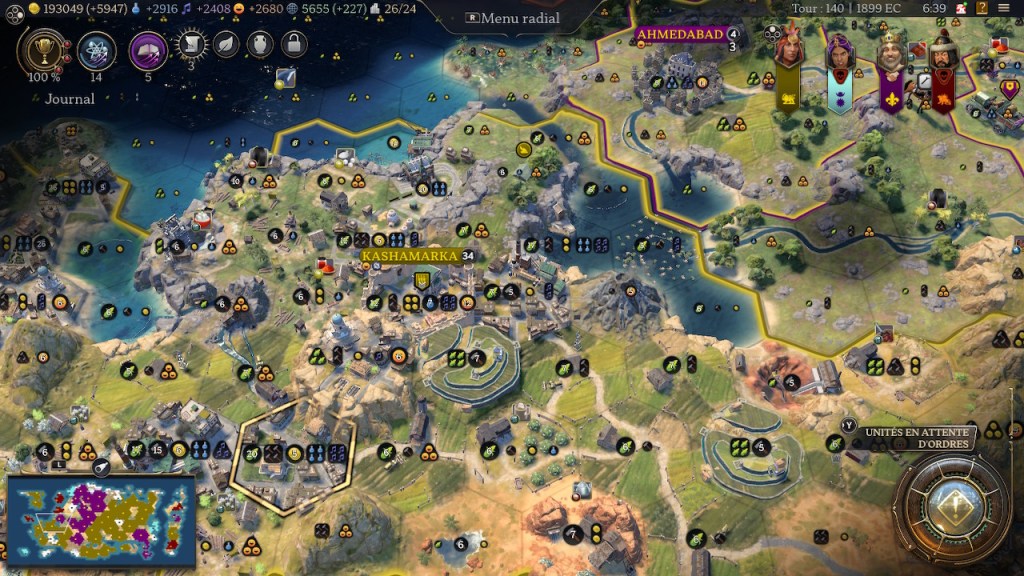Image resolution: width=1024 pixels, height=576 pixels.
Task: Open the 2K account icon
Action: point(960,8)
